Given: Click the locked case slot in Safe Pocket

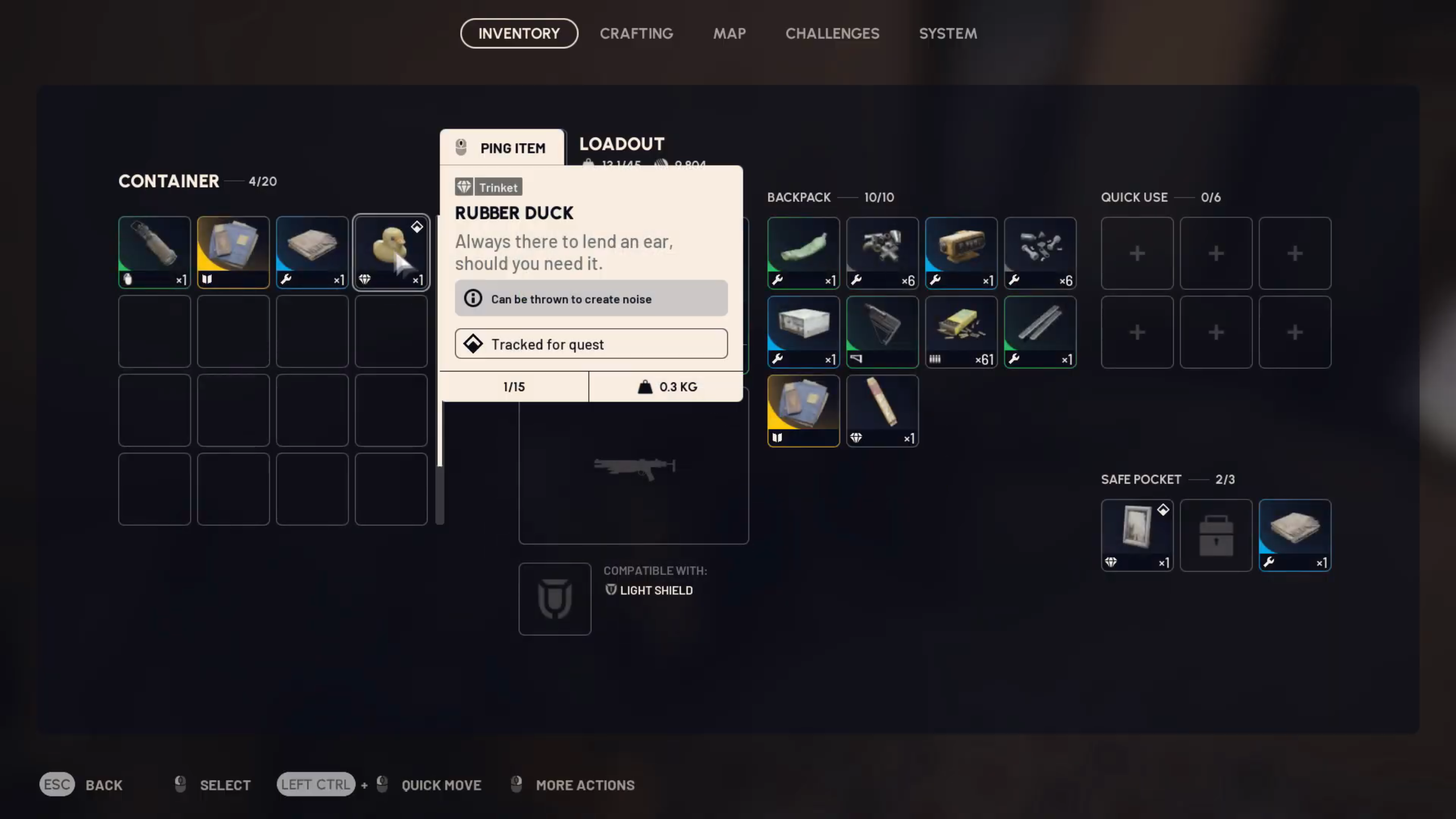Looking at the screenshot, I should coord(1215,535).
